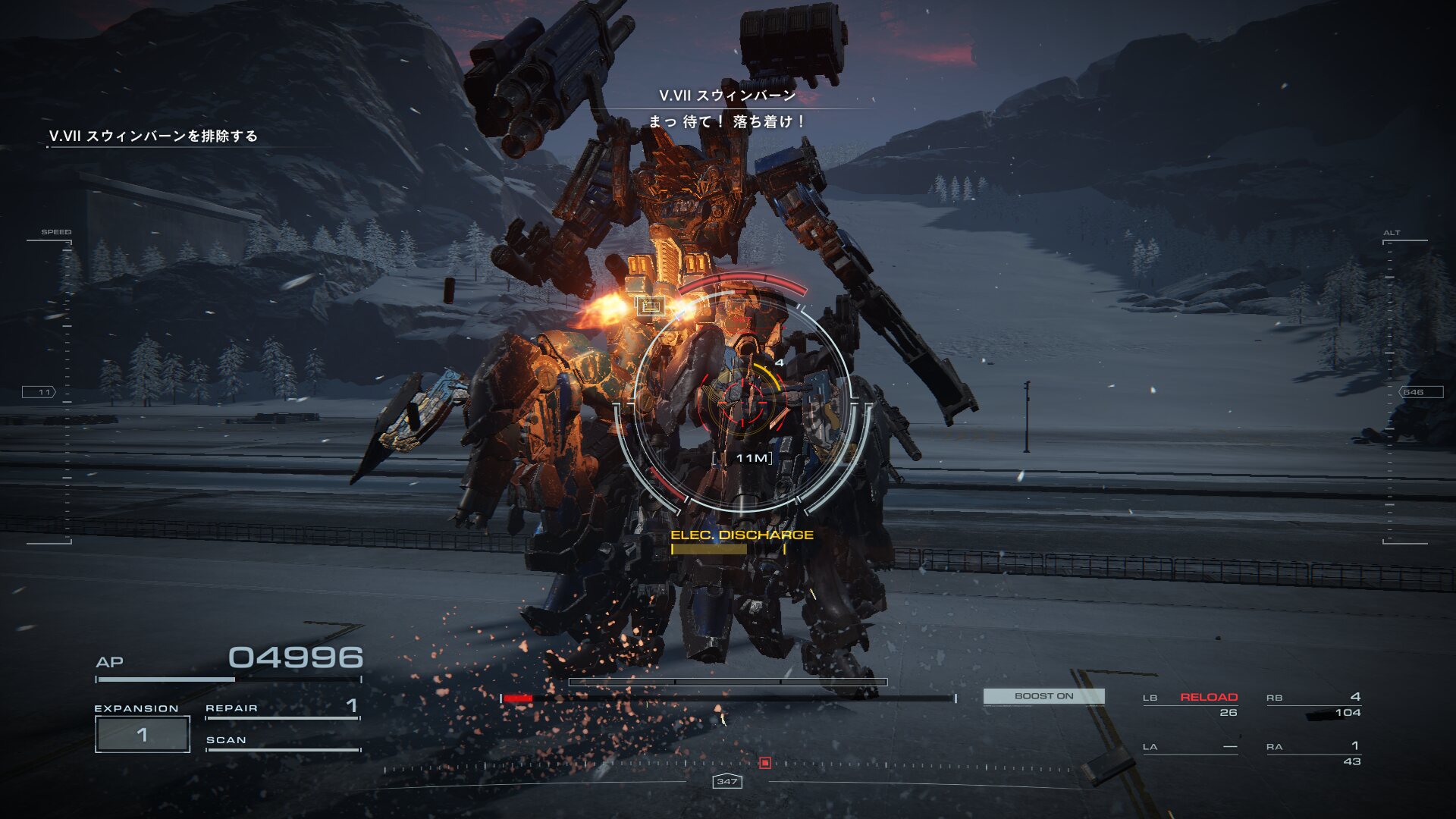Toggle the BOOST ON indicator
The width and height of the screenshot is (1456, 819).
[1043, 696]
